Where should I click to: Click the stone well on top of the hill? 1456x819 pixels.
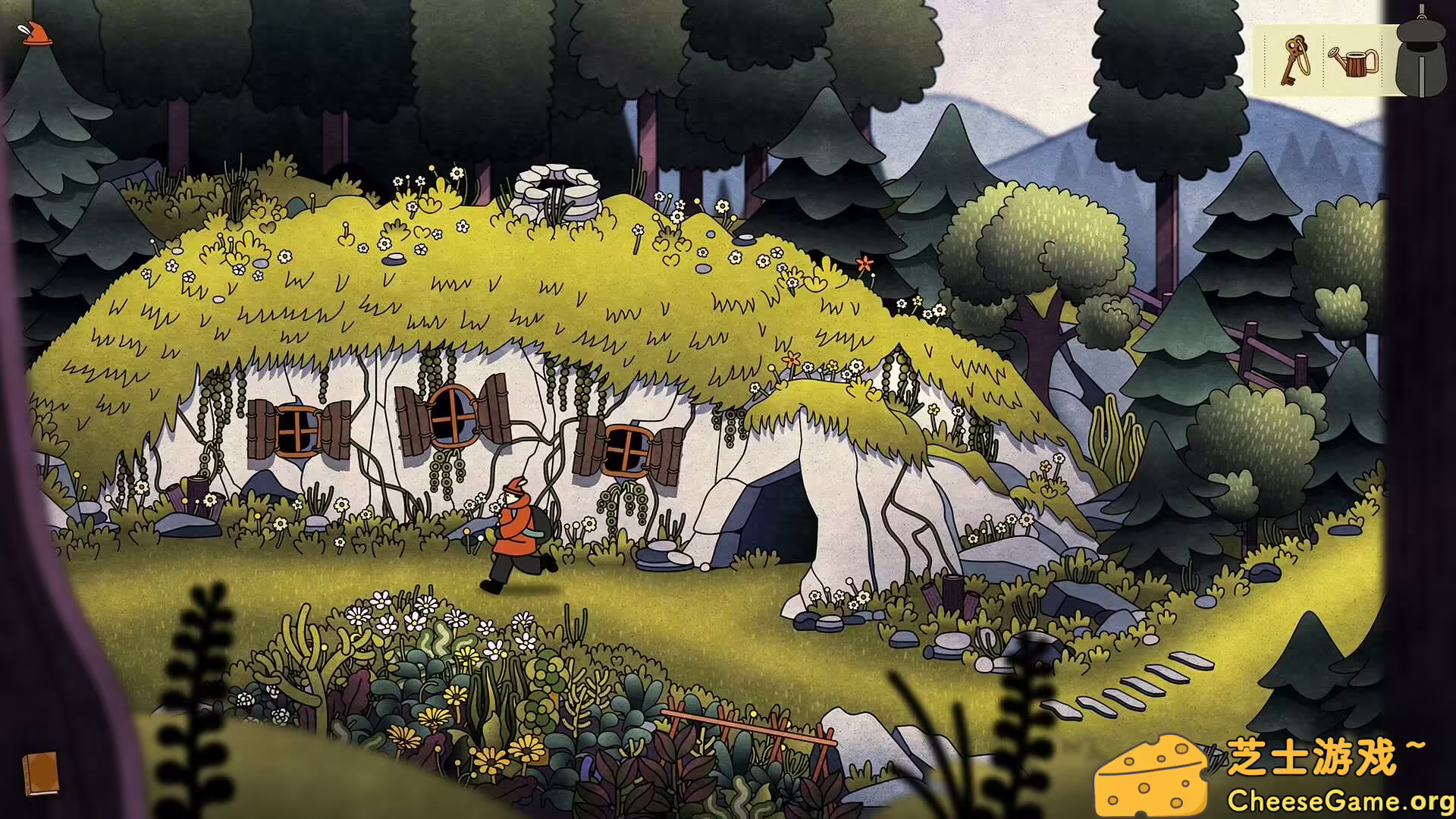(557, 190)
